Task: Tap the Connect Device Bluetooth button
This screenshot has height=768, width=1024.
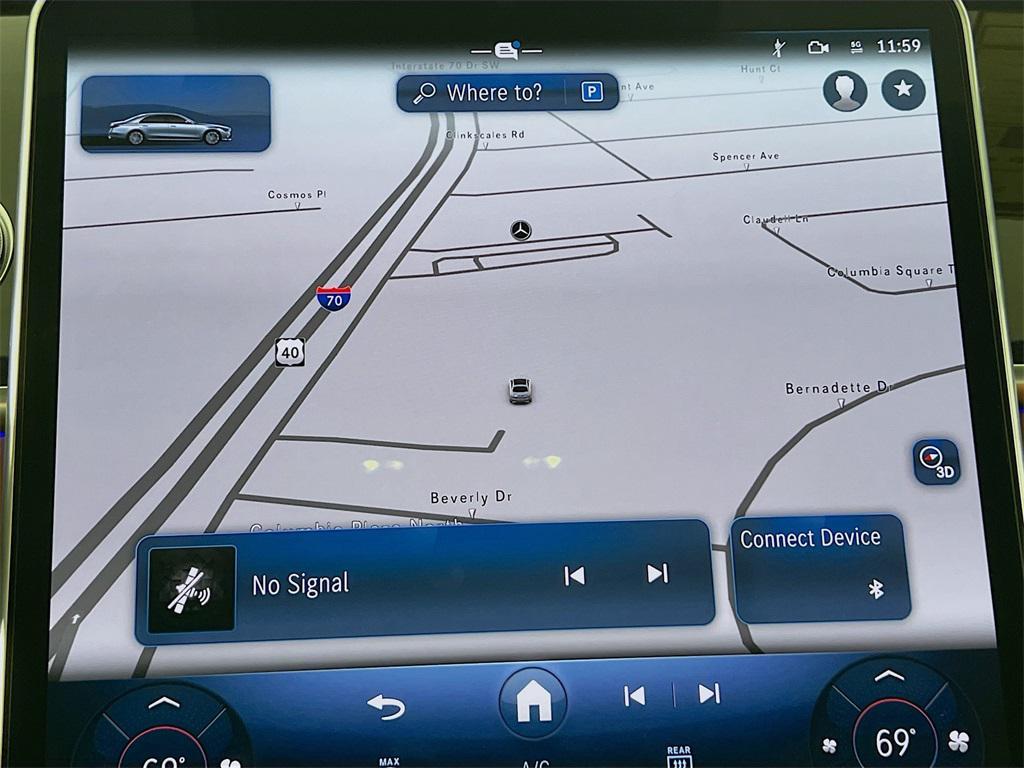Action: [x=820, y=567]
